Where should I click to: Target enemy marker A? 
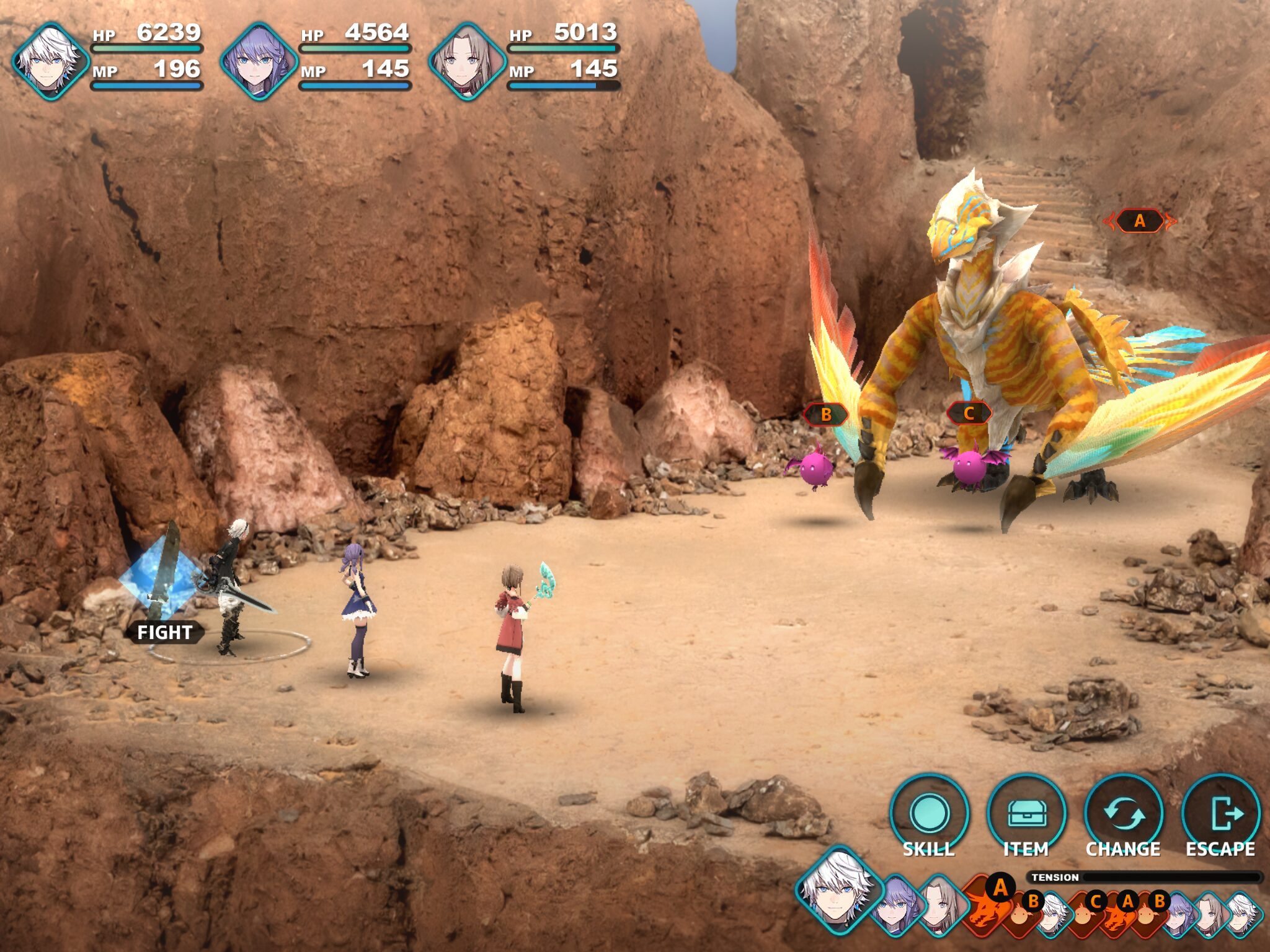tap(1139, 221)
